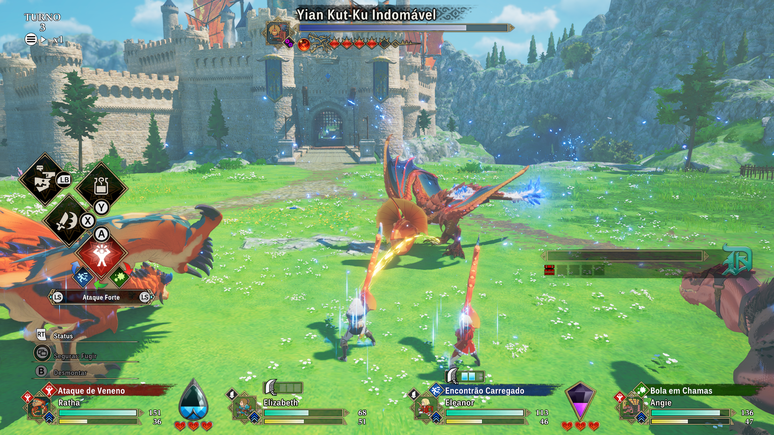Select Ratha's portrait in the party bar

[40, 407]
